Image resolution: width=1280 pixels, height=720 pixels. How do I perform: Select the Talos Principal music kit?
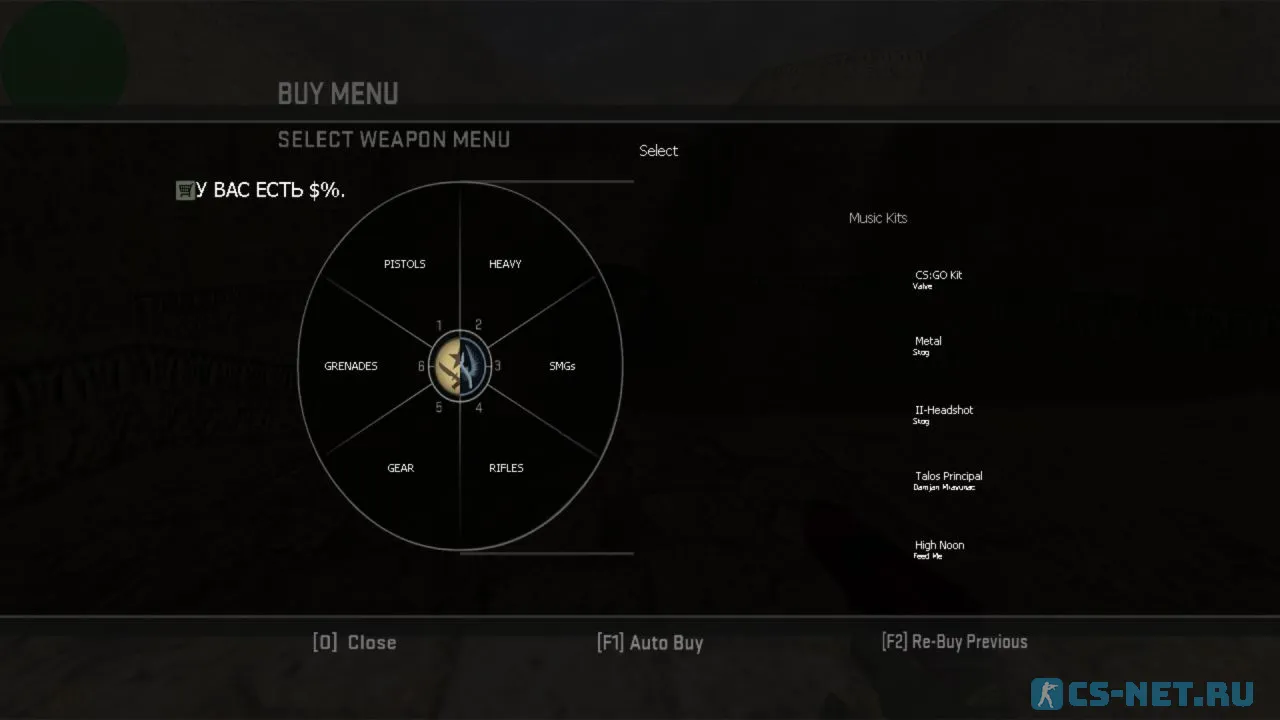tap(948, 477)
